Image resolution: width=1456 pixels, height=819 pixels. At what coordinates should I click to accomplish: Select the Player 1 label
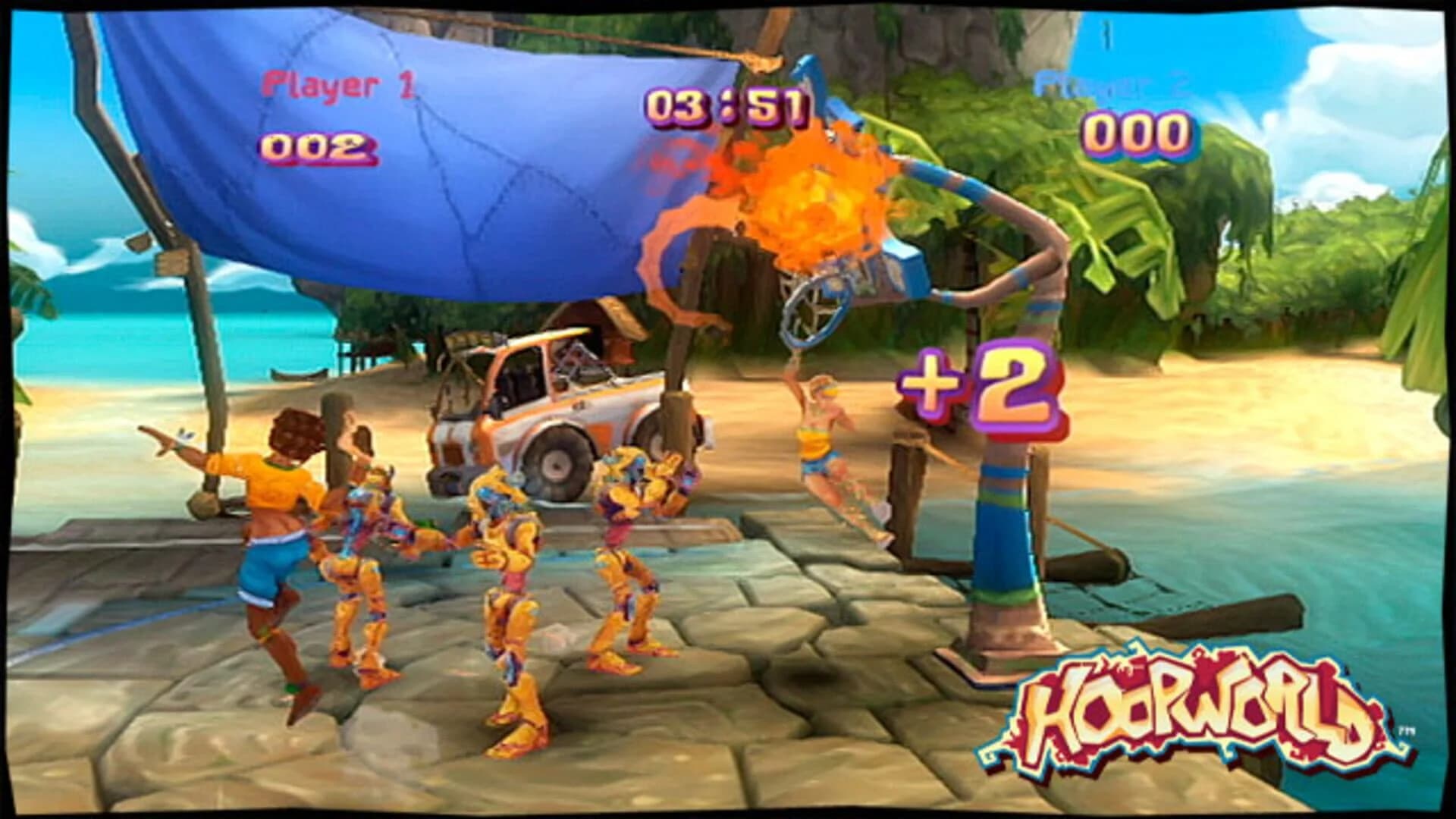point(337,87)
